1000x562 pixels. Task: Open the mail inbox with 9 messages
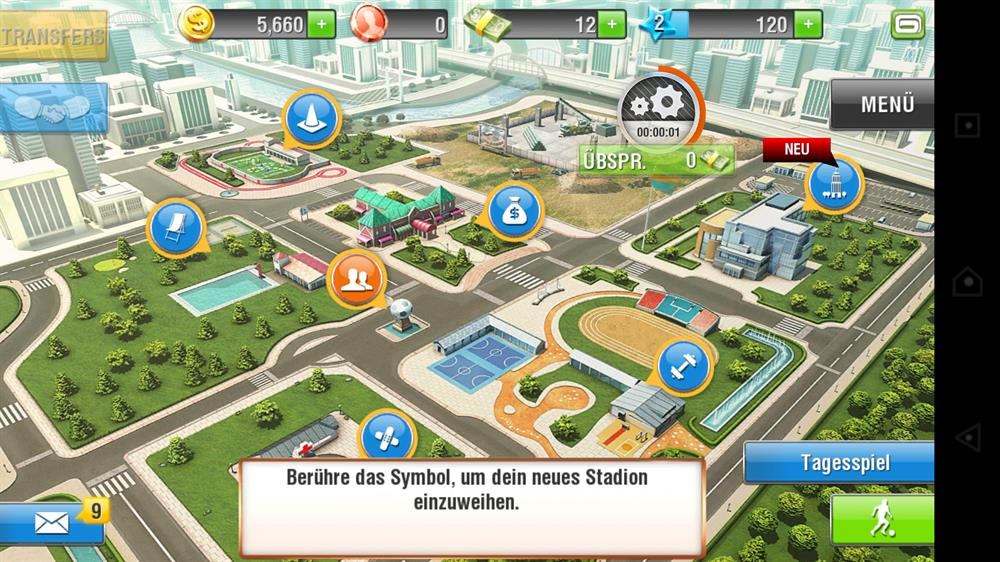point(50,523)
